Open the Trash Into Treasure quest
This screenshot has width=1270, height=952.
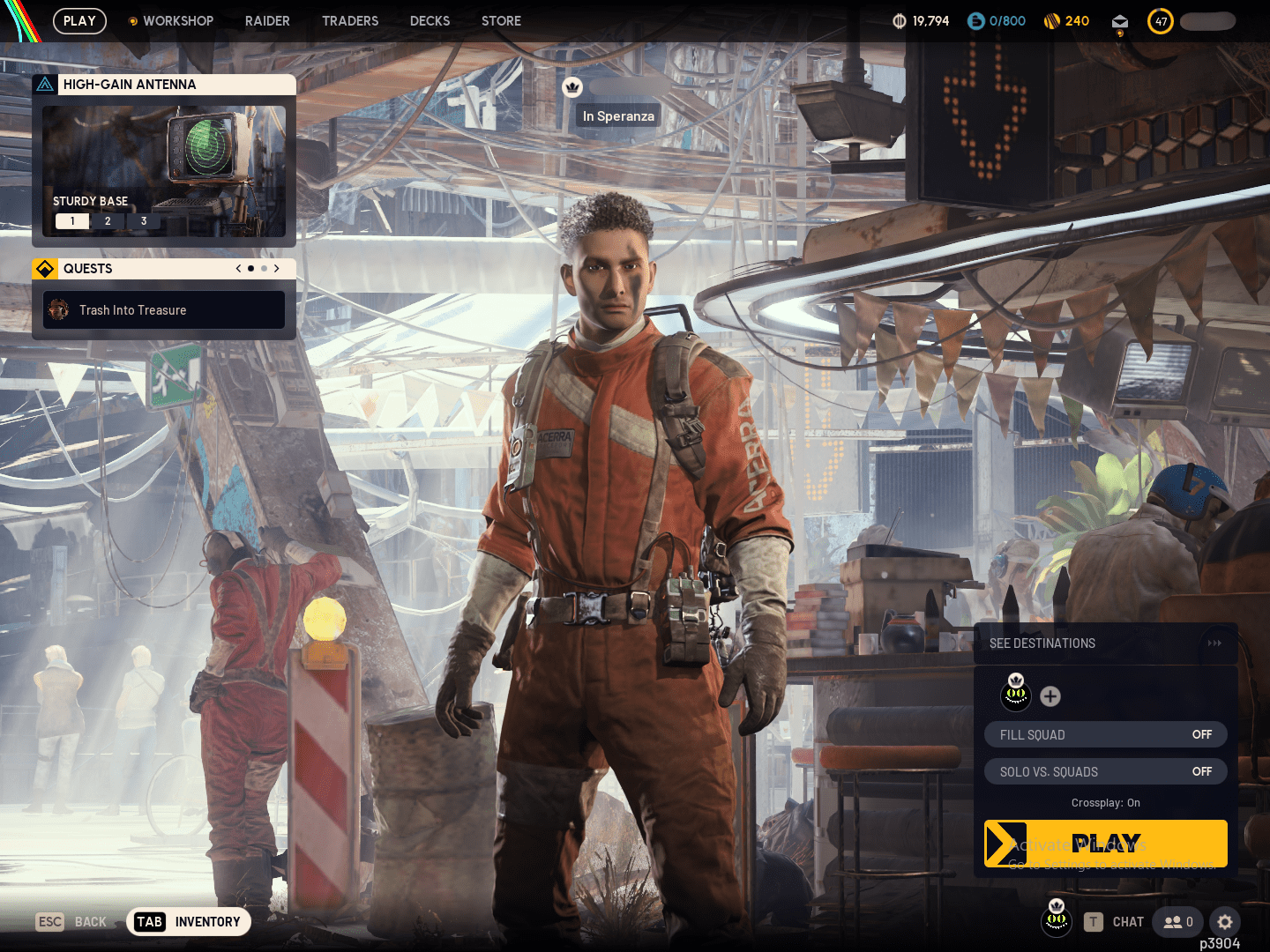163,309
